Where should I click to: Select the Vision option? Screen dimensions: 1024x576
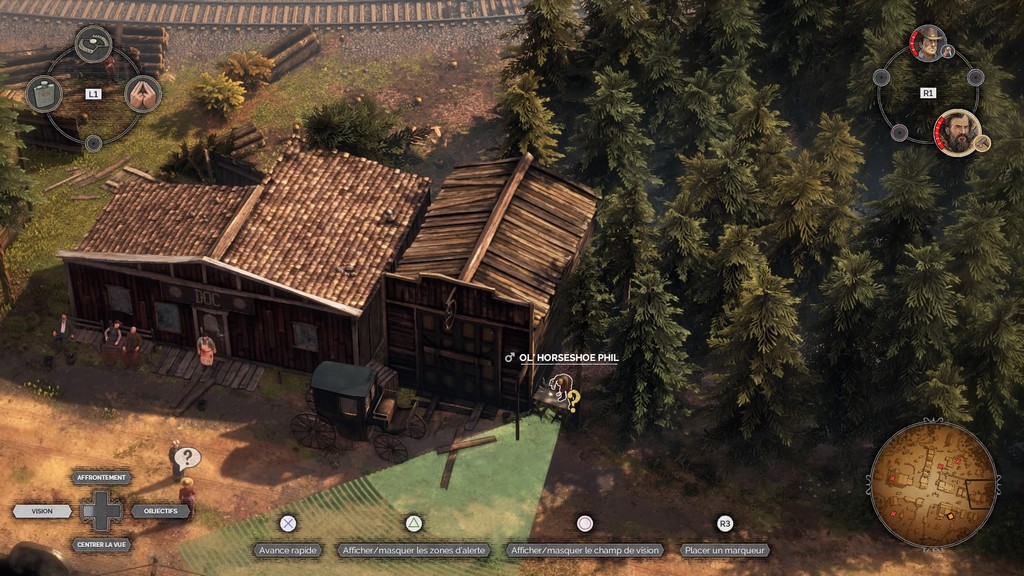pyautogui.click(x=42, y=511)
